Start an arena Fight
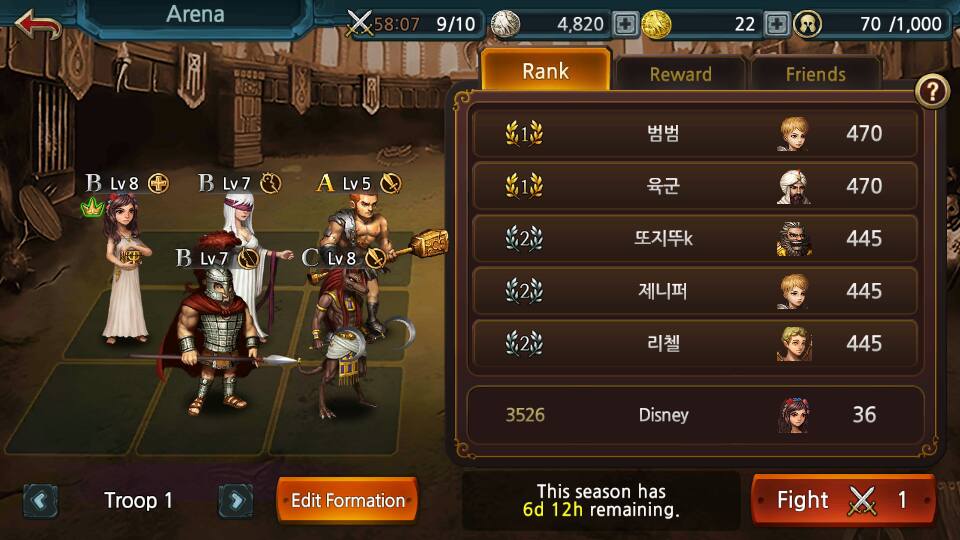 [842, 500]
